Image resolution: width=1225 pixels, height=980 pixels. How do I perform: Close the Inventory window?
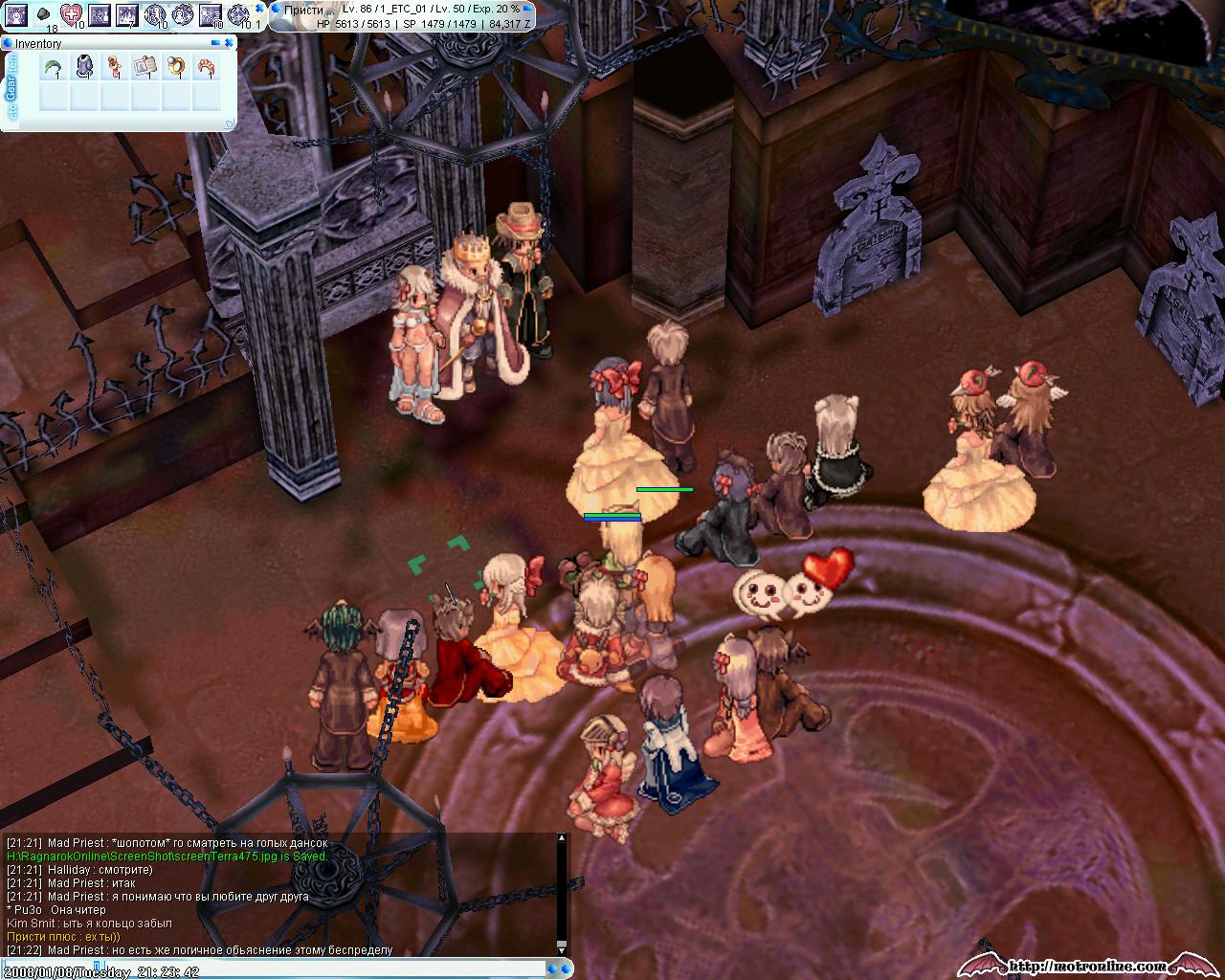tap(231, 43)
